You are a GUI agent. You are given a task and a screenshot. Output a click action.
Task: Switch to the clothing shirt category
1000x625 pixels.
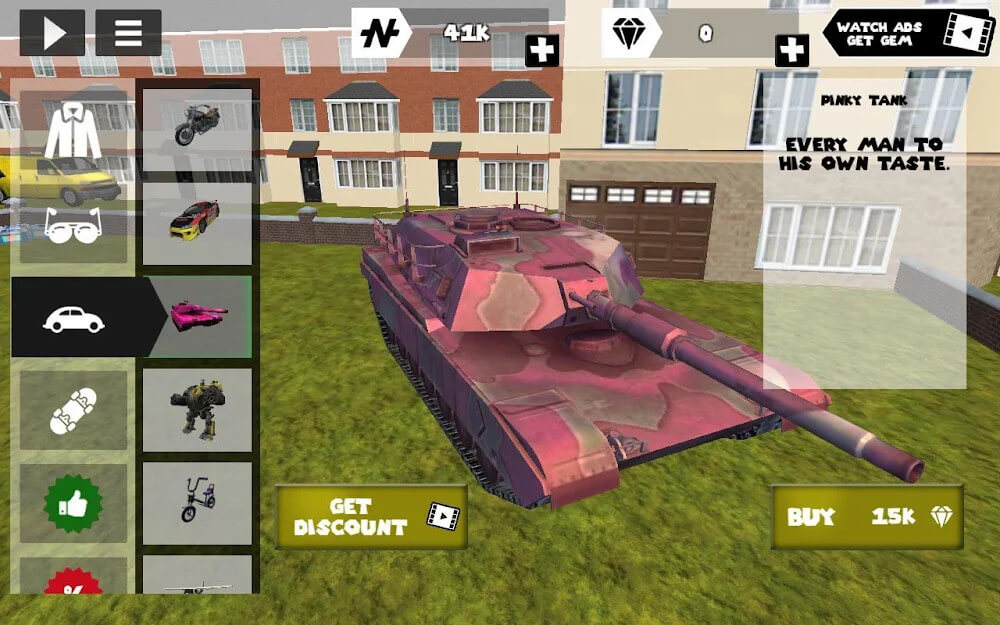73,130
